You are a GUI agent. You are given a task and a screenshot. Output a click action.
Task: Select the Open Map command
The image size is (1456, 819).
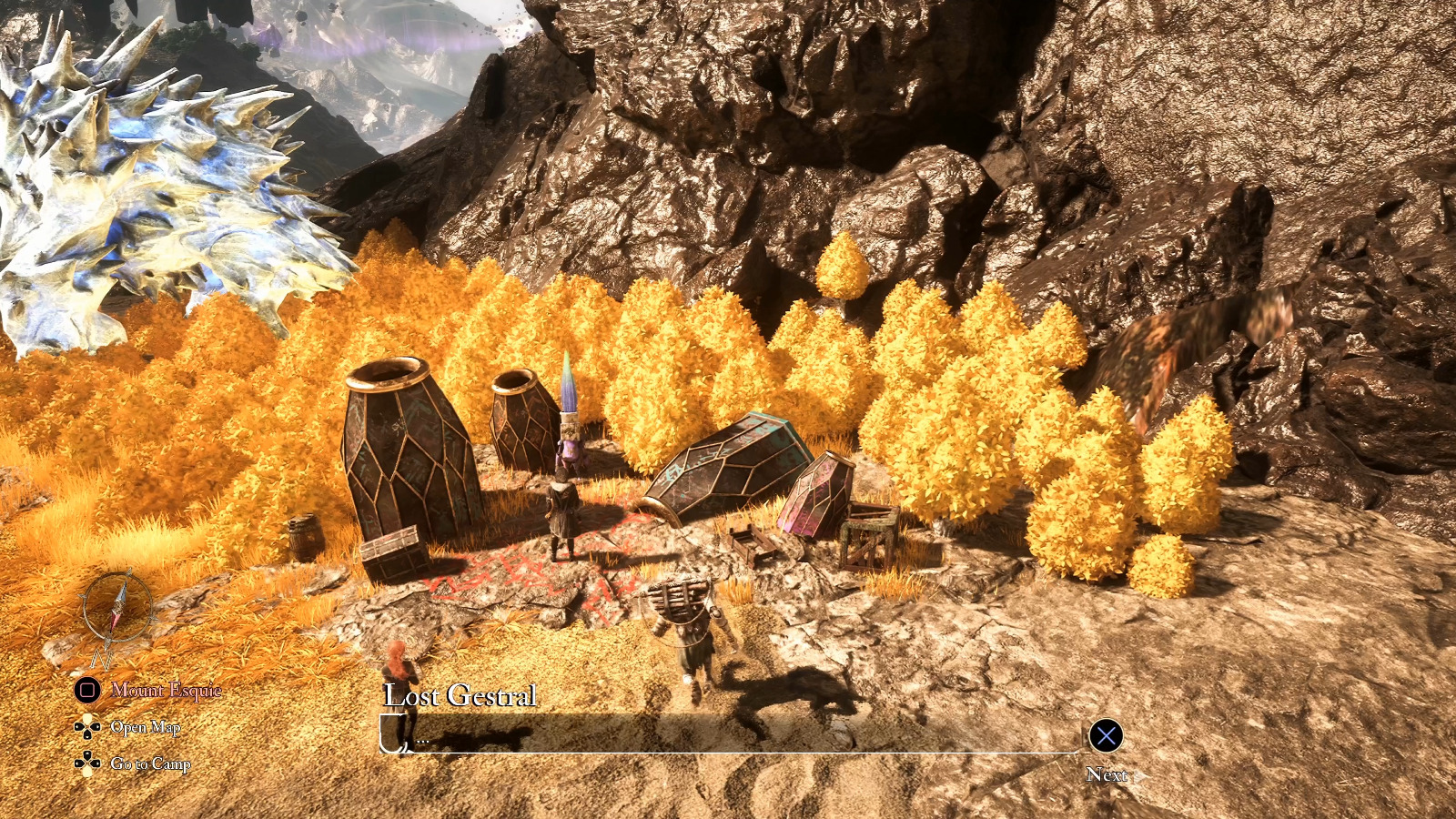[x=147, y=728]
